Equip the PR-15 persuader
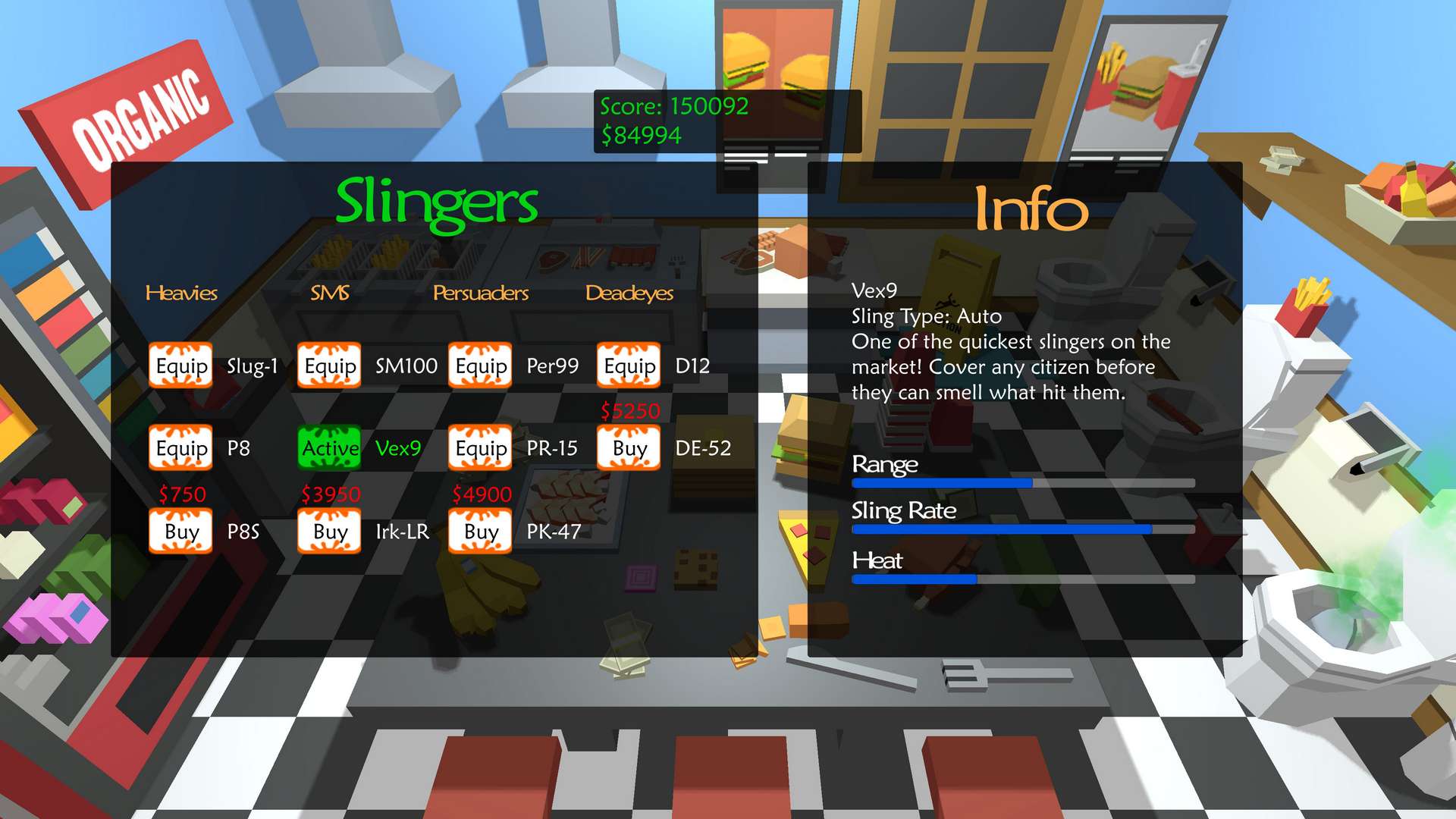This screenshot has height=819, width=1456. click(479, 449)
